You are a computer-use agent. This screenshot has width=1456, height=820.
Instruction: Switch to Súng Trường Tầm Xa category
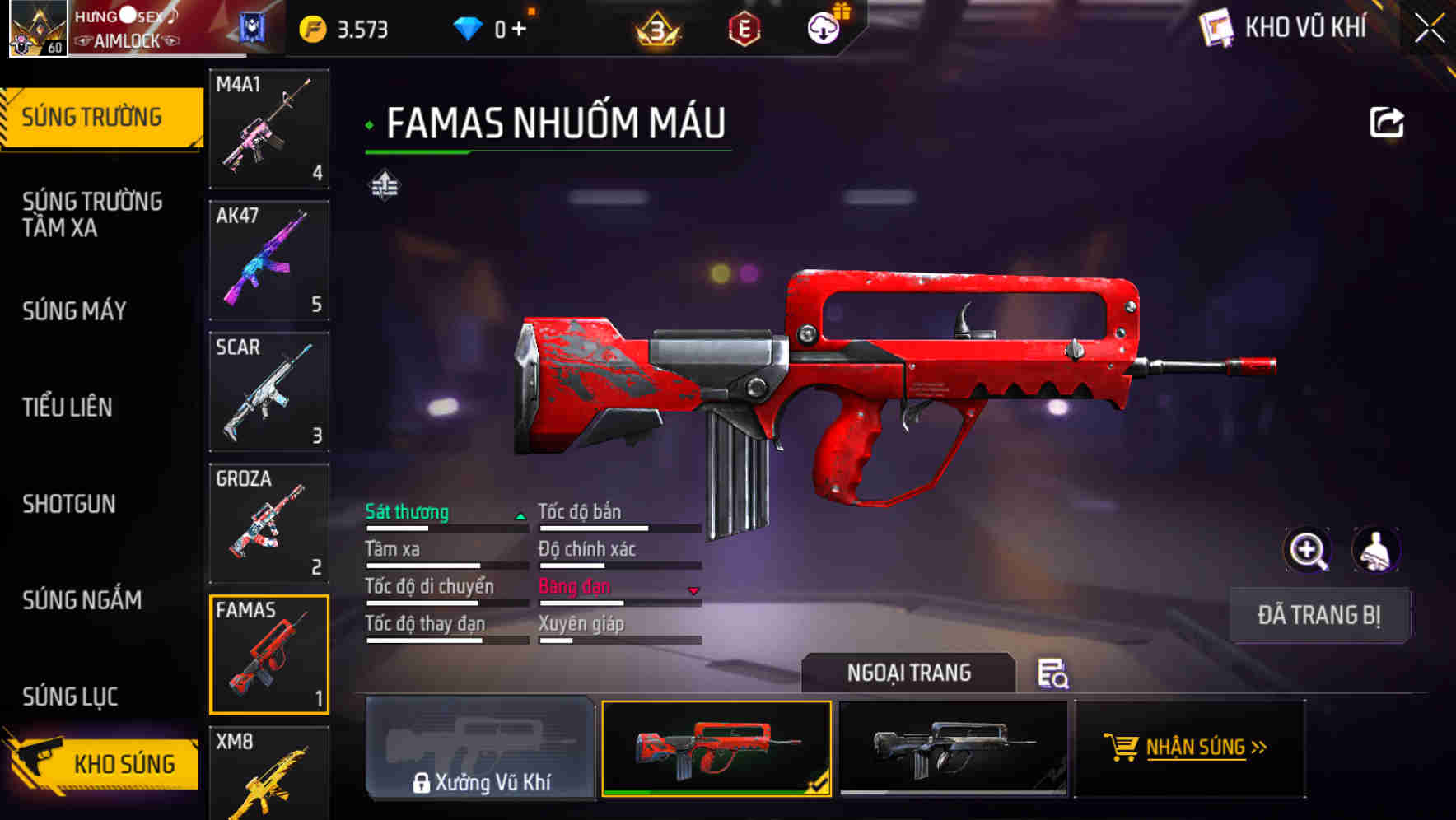click(x=92, y=214)
